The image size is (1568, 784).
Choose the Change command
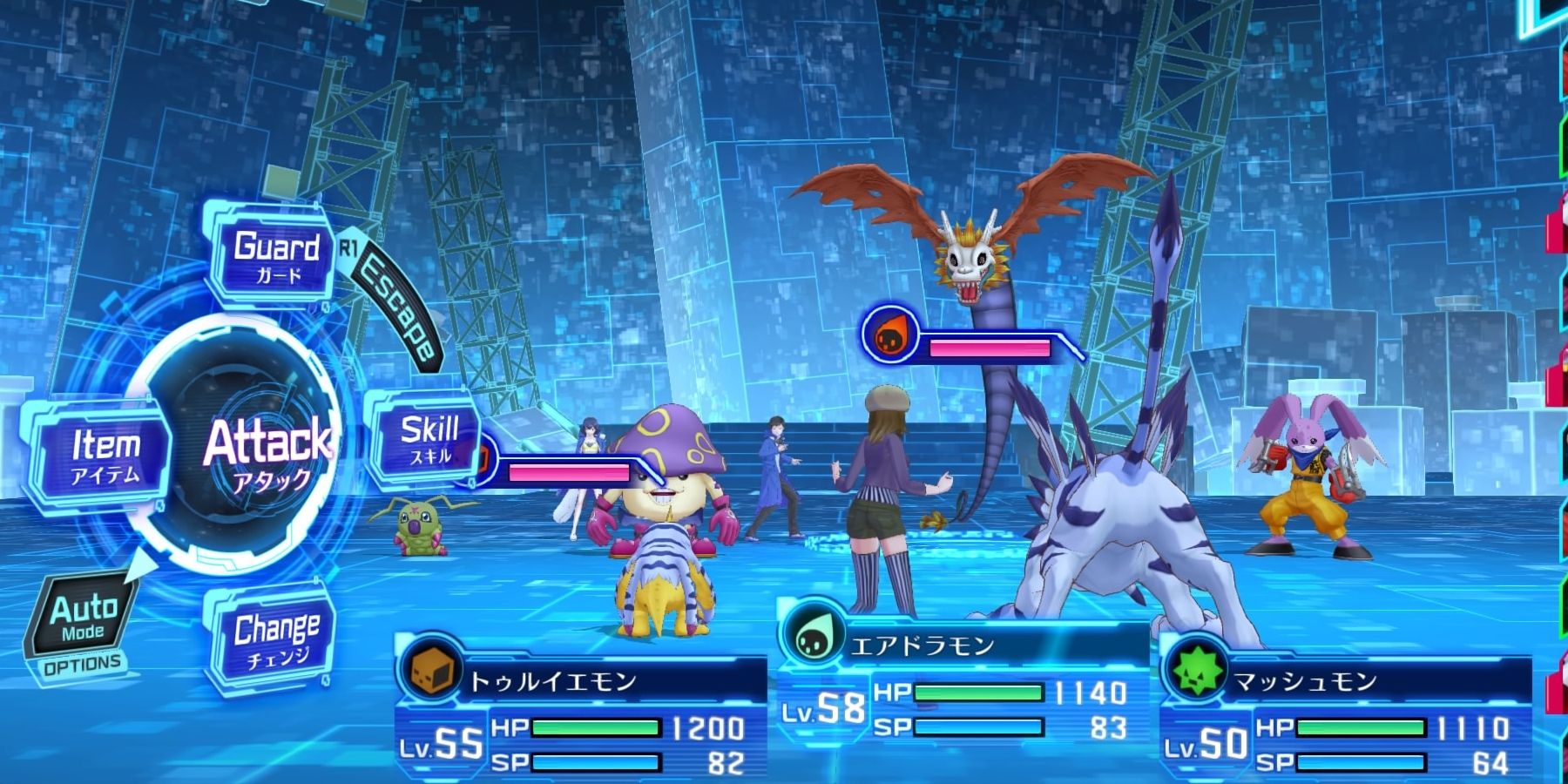[x=274, y=638]
